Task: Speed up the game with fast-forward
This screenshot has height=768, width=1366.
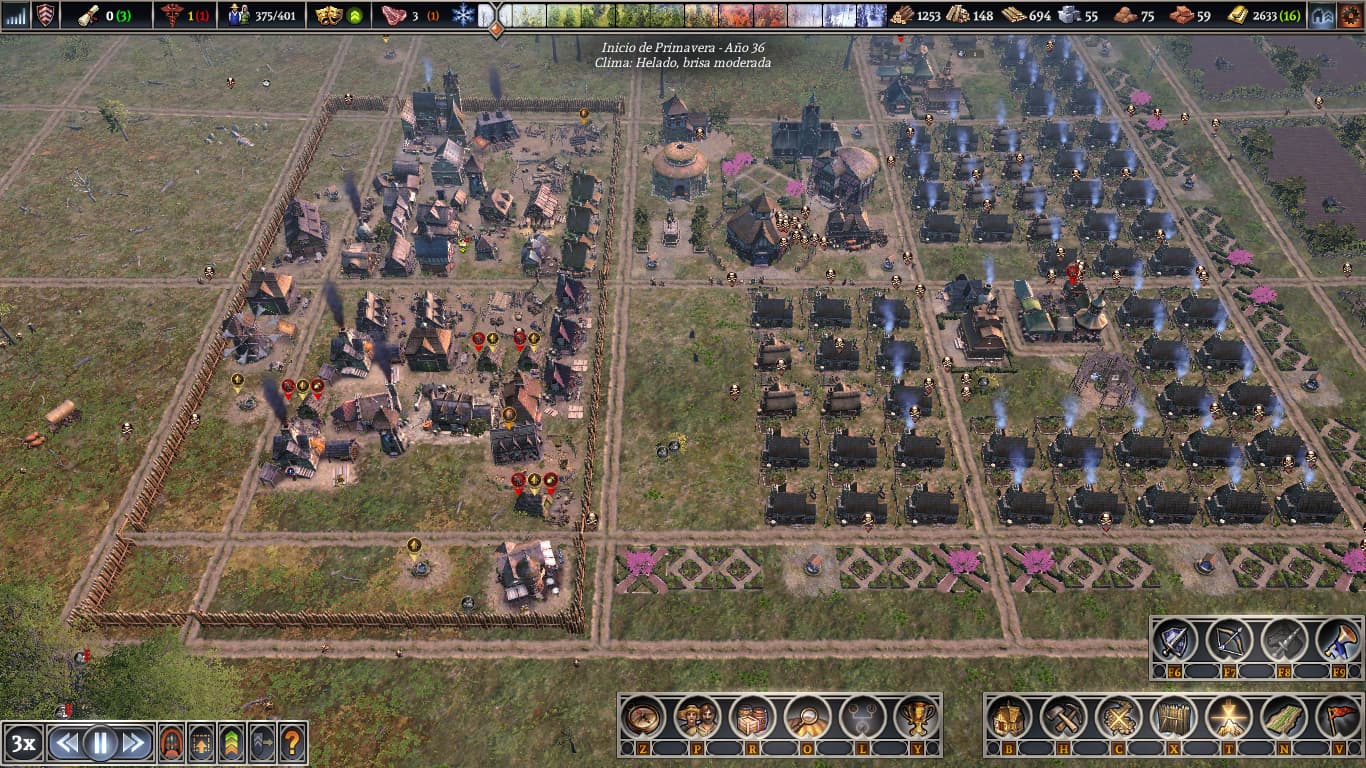Action: click(x=135, y=743)
